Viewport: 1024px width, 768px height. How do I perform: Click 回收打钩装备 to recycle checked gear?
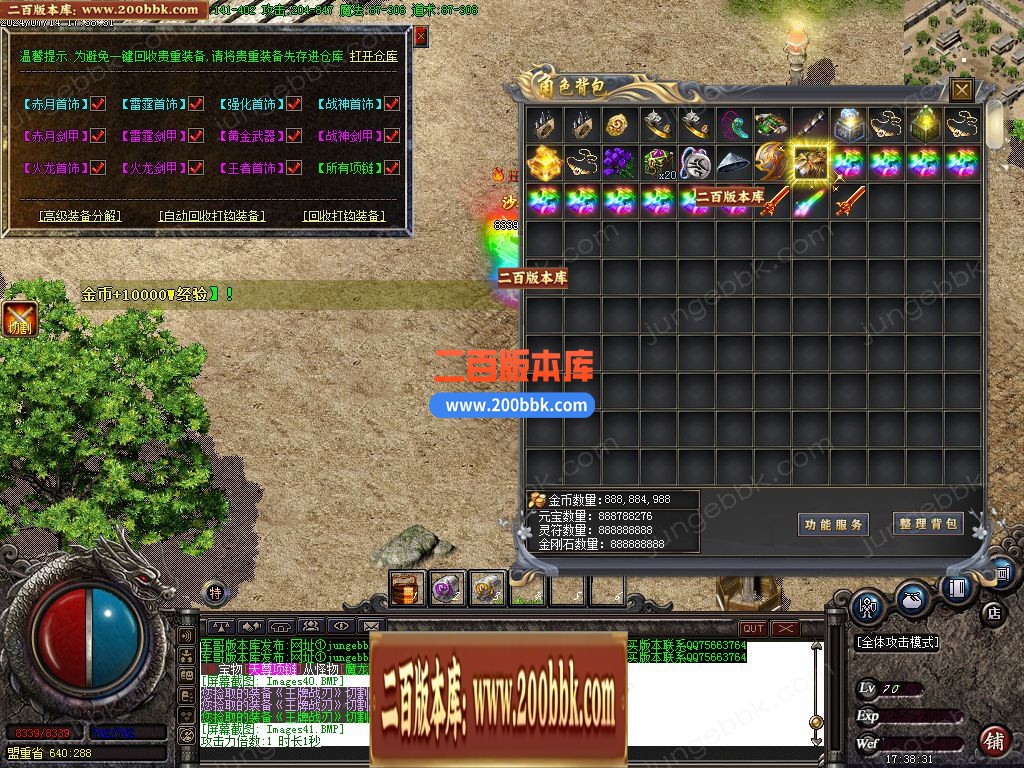pyautogui.click(x=343, y=215)
